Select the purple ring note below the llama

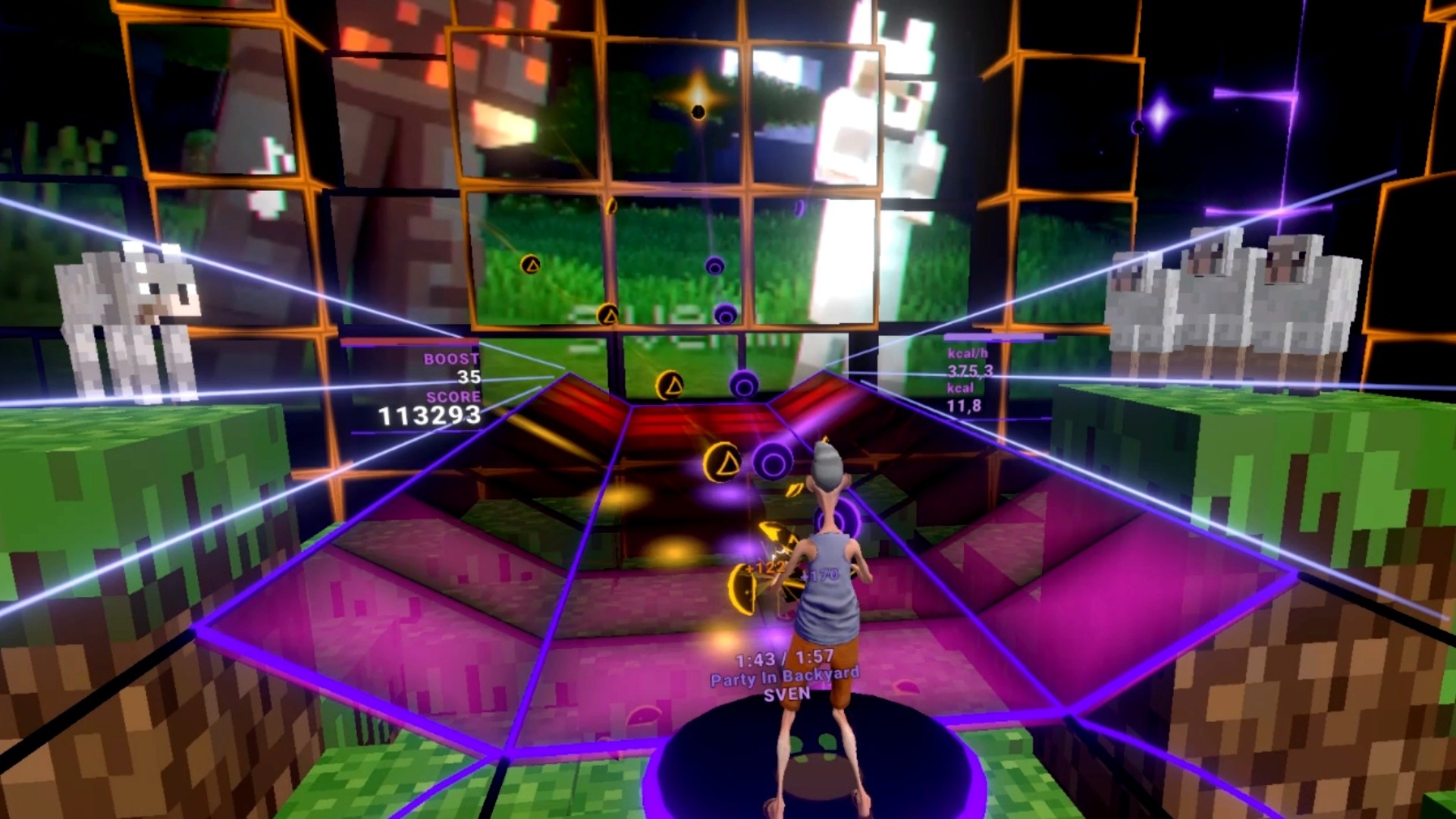(714, 265)
